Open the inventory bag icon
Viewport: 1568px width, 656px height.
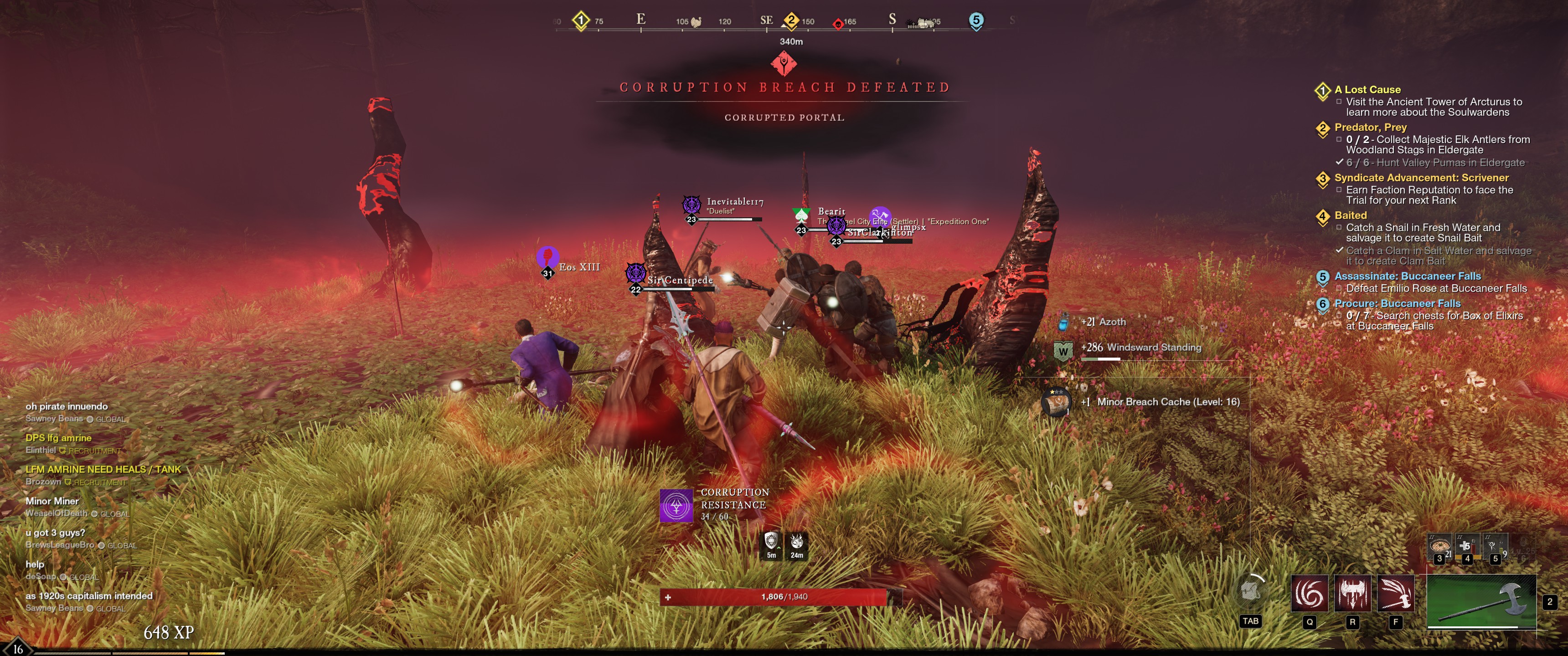(1250, 591)
